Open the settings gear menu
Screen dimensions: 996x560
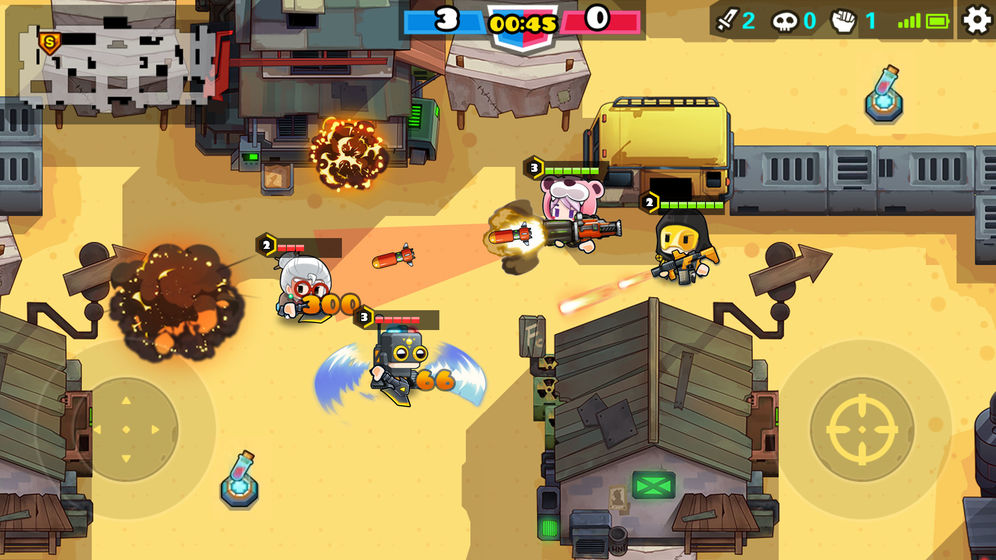976,20
